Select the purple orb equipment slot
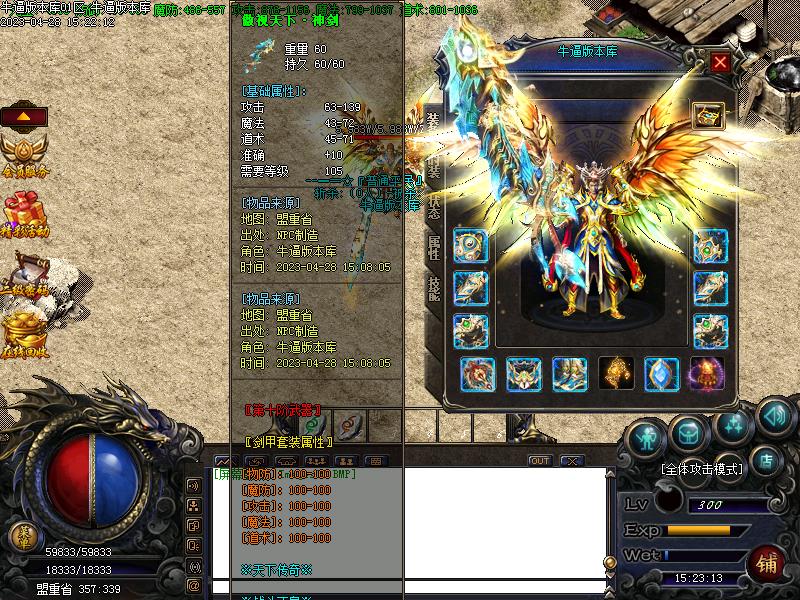 pyautogui.click(x=707, y=373)
